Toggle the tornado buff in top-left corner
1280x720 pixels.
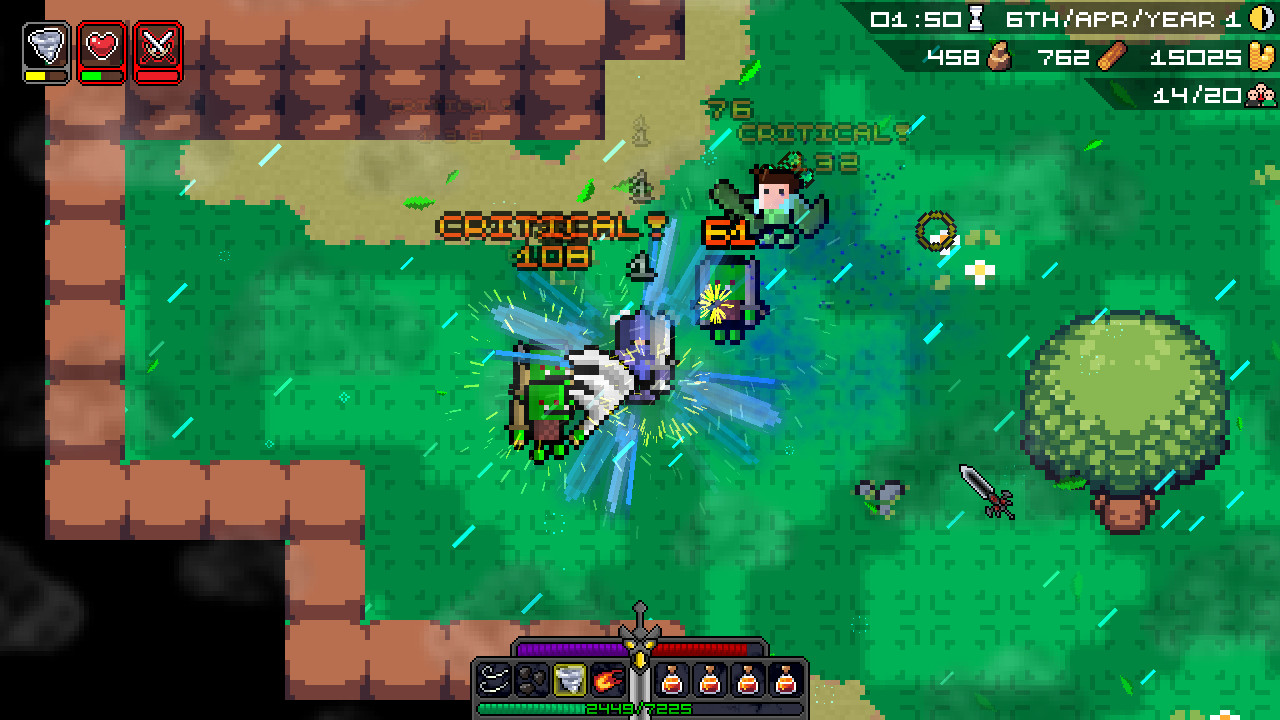pyautogui.click(x=44, y=44)
